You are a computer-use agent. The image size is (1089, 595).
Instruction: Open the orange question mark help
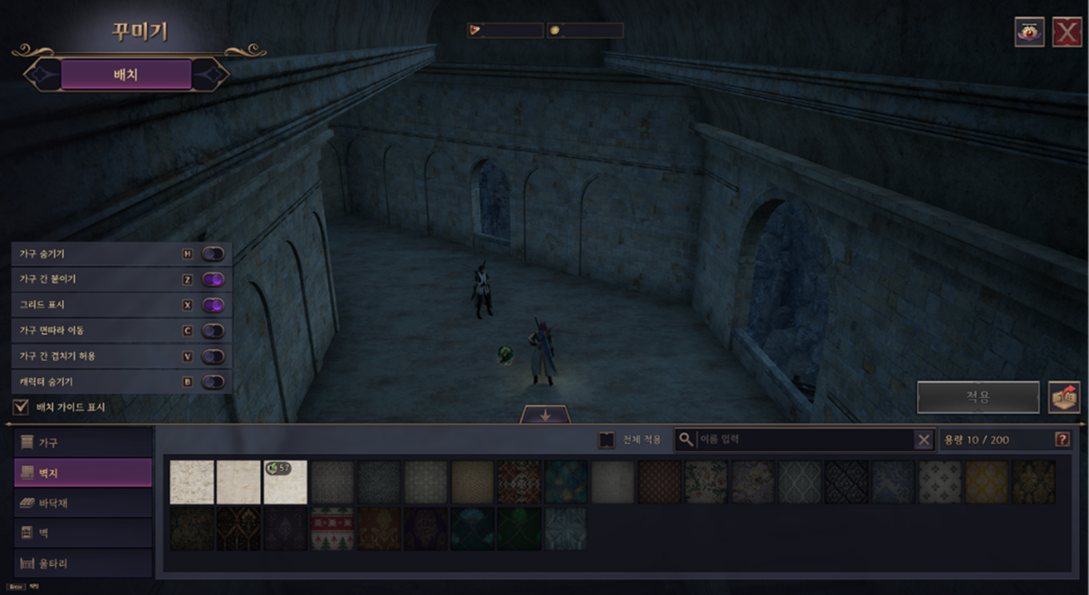(x=1062, y=440)
